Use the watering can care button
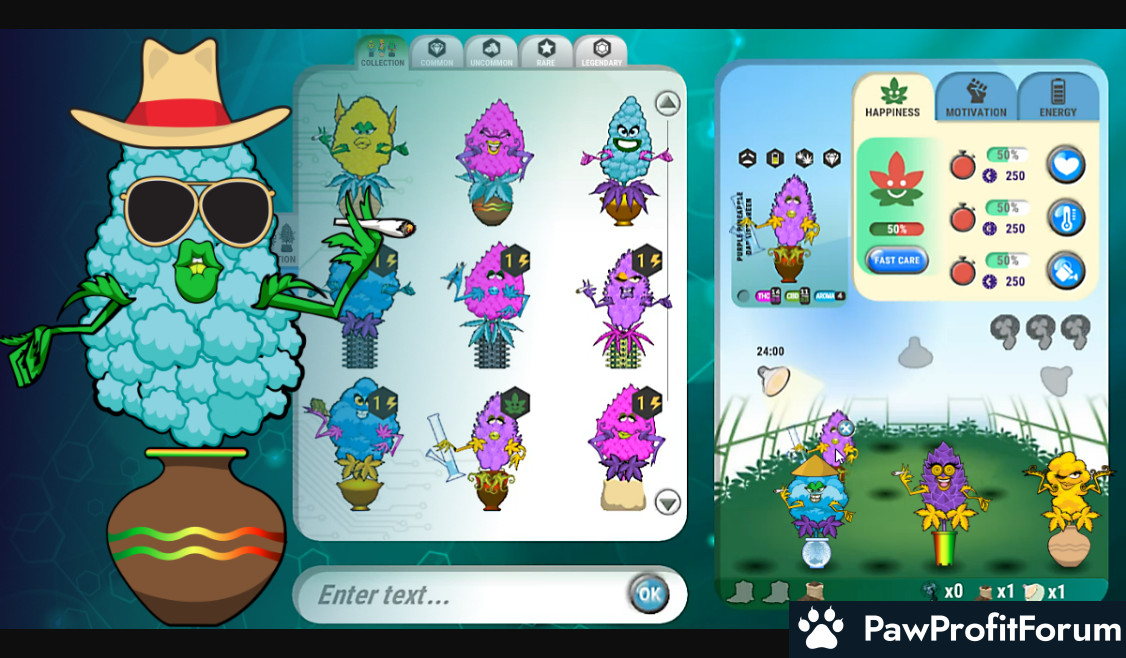 coord(1066,270)
